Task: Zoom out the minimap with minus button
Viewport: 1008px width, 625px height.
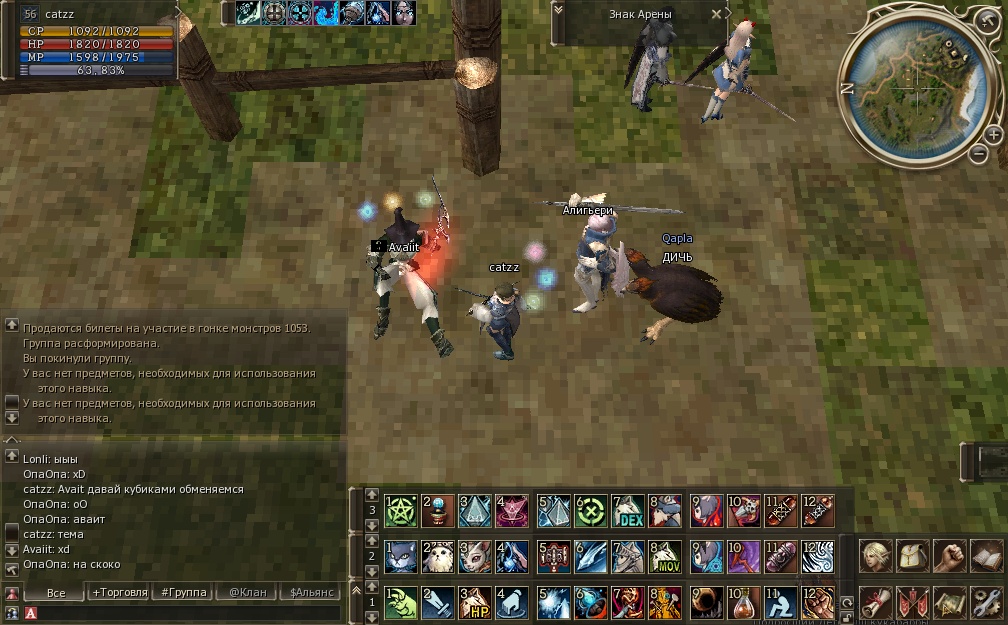Action: point(979,154)
